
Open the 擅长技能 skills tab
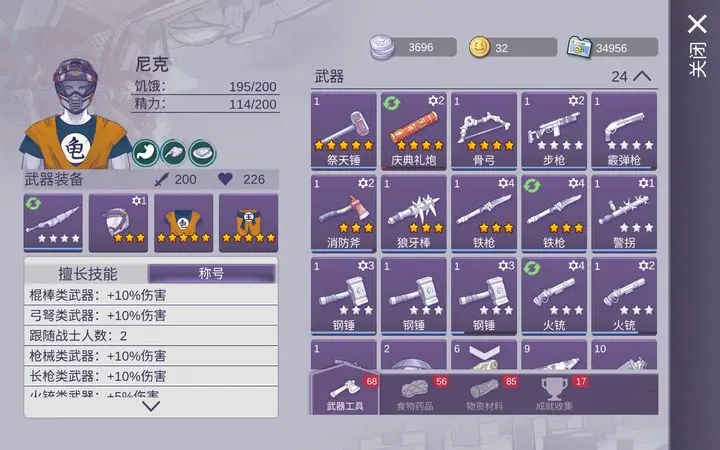tap(87, 273)
